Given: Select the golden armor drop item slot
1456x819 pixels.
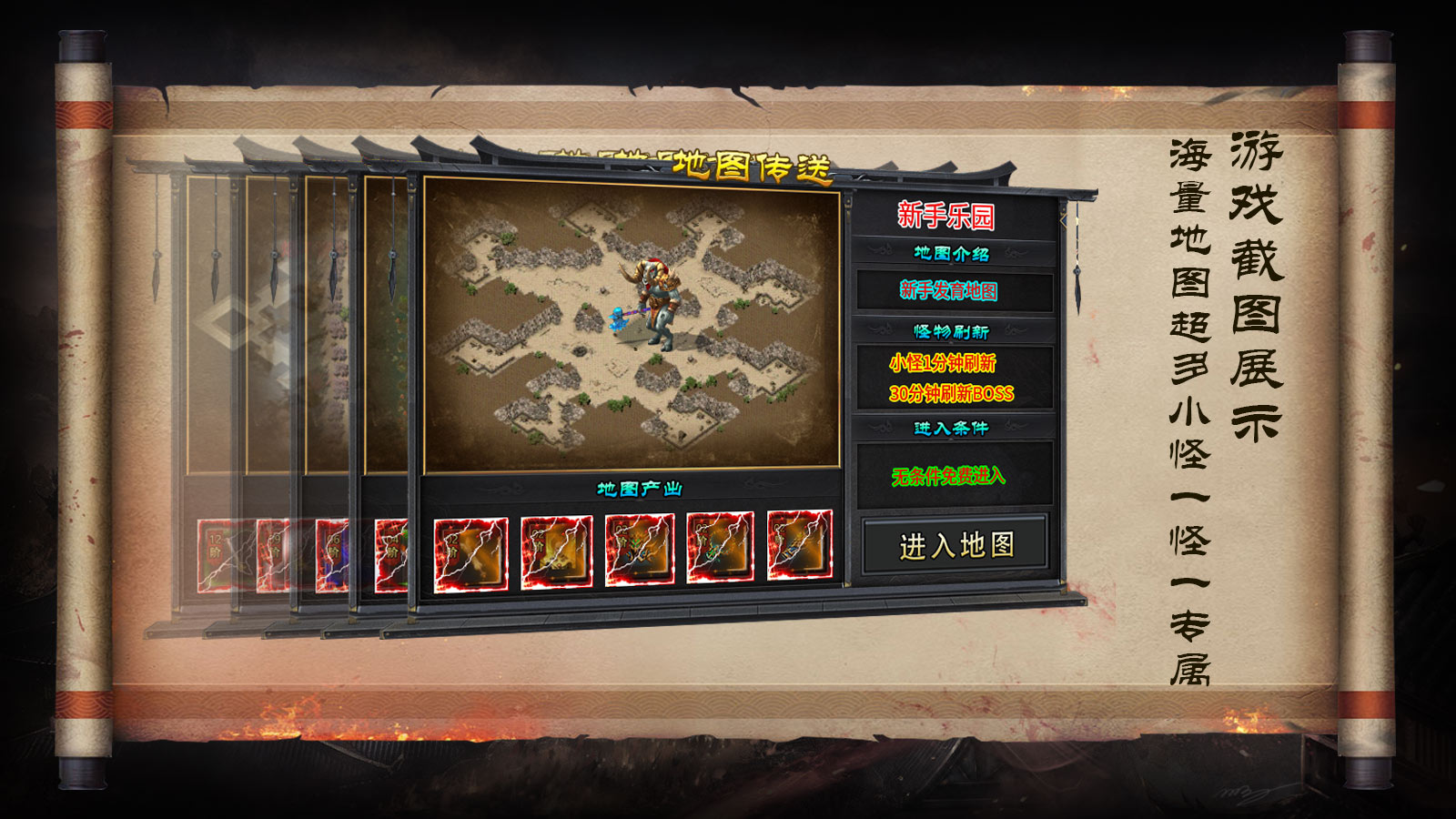Looking at the screenshot, I should pos(557,551).
